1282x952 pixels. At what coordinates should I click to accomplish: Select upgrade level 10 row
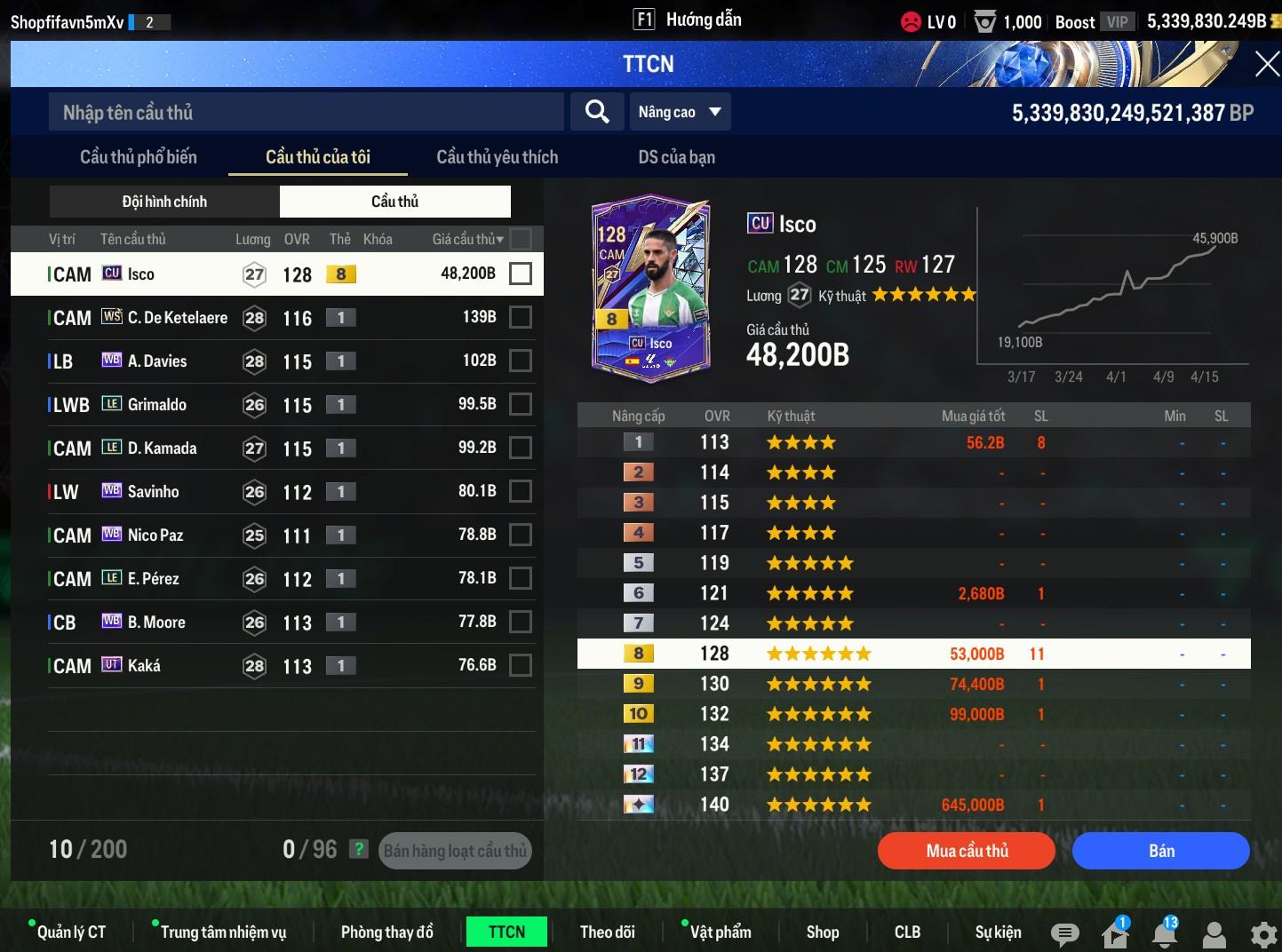[913, 714]
